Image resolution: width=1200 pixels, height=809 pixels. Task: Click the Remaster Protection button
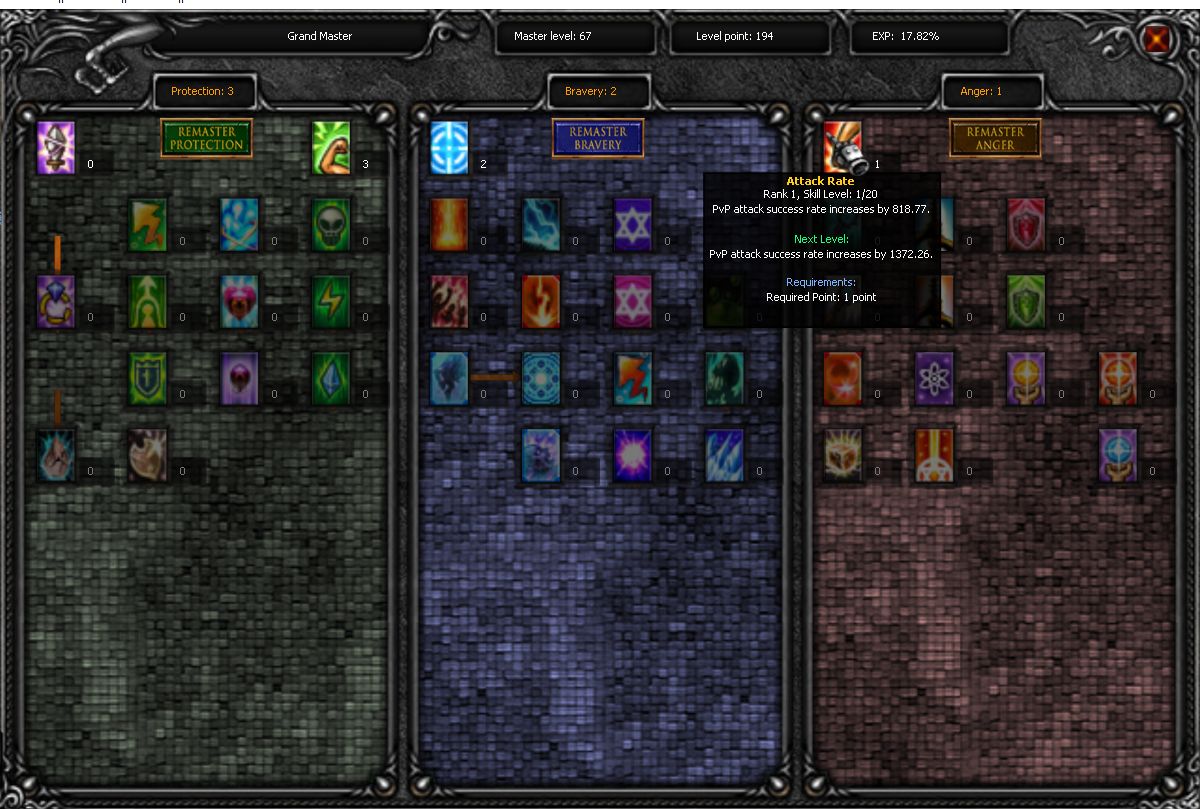(x=206, y=138)
